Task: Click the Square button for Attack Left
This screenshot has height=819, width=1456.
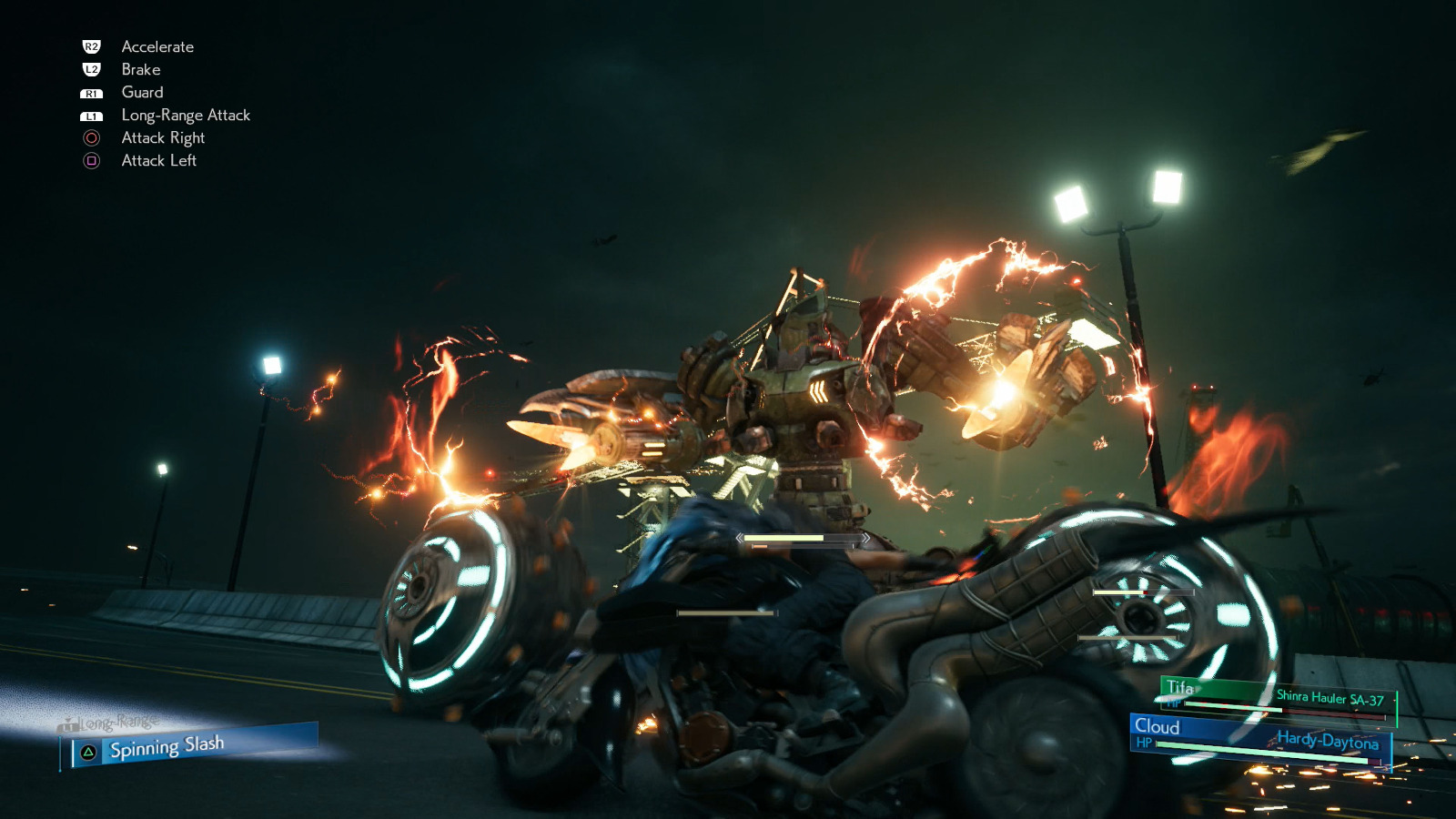Action: click(91, 161)
